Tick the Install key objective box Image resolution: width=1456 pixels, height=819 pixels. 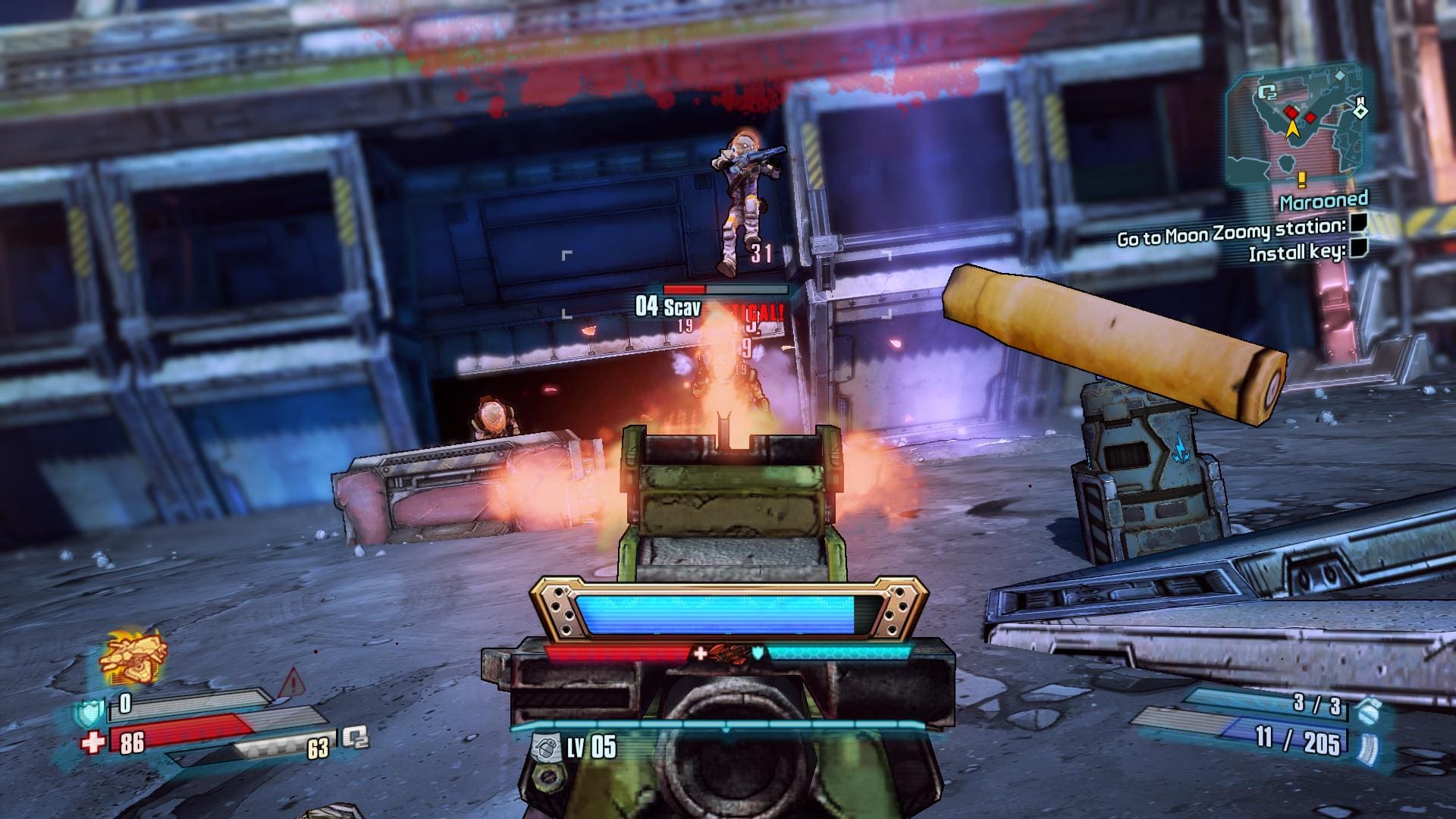click(x=1357, y=247)
